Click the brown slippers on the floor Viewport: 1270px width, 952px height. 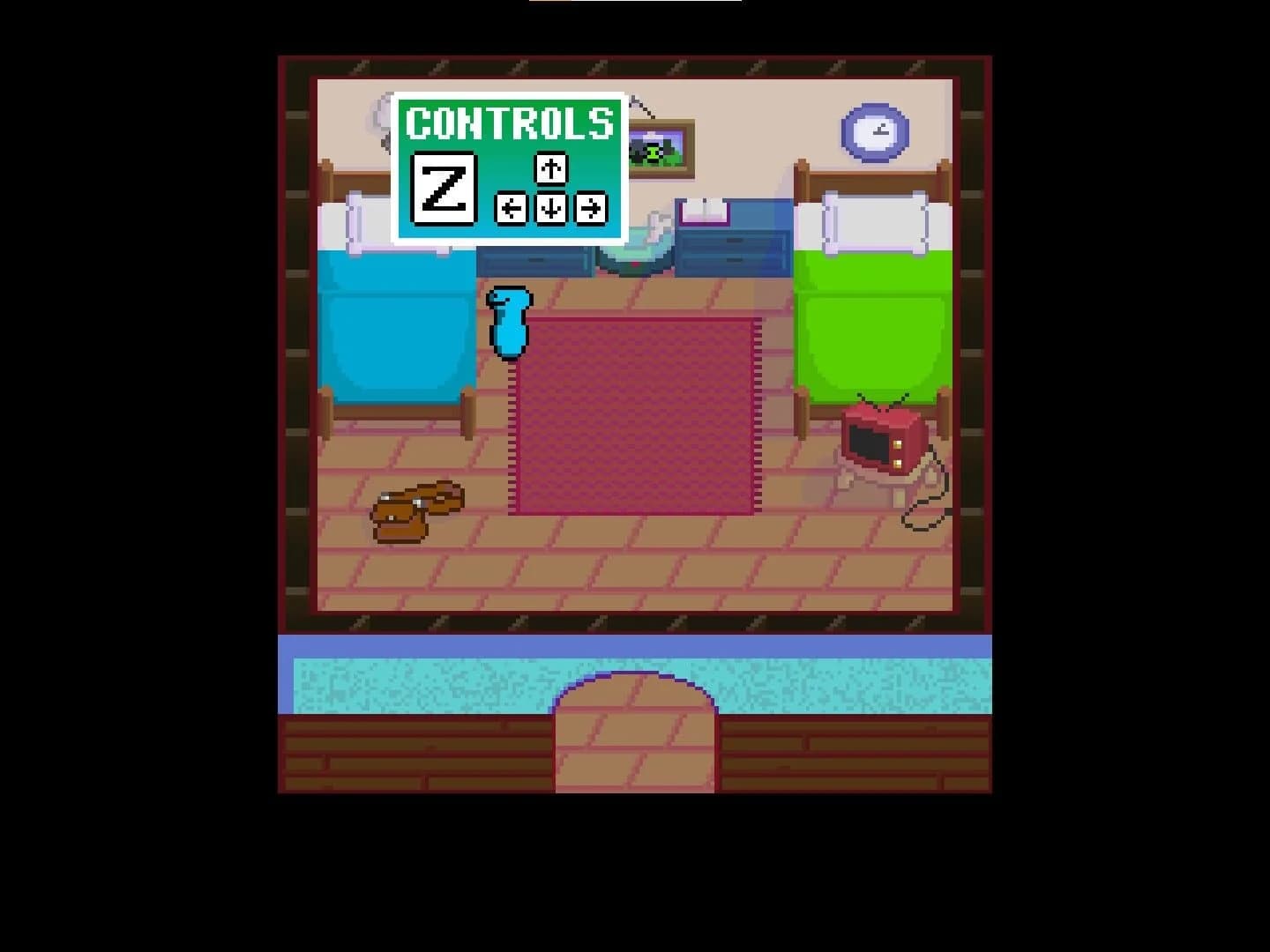415,507
